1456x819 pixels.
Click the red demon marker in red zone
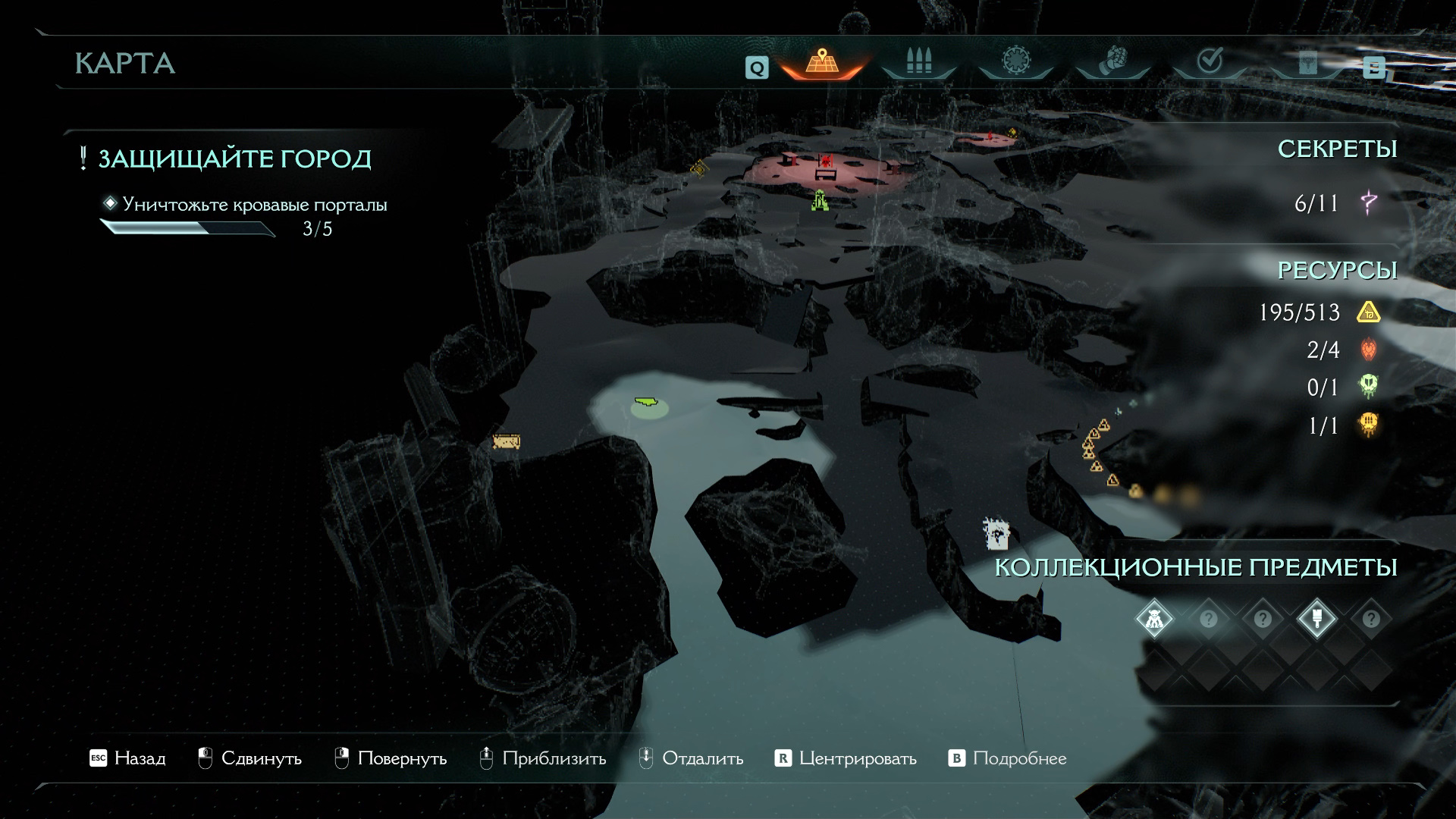coord(826,161)
